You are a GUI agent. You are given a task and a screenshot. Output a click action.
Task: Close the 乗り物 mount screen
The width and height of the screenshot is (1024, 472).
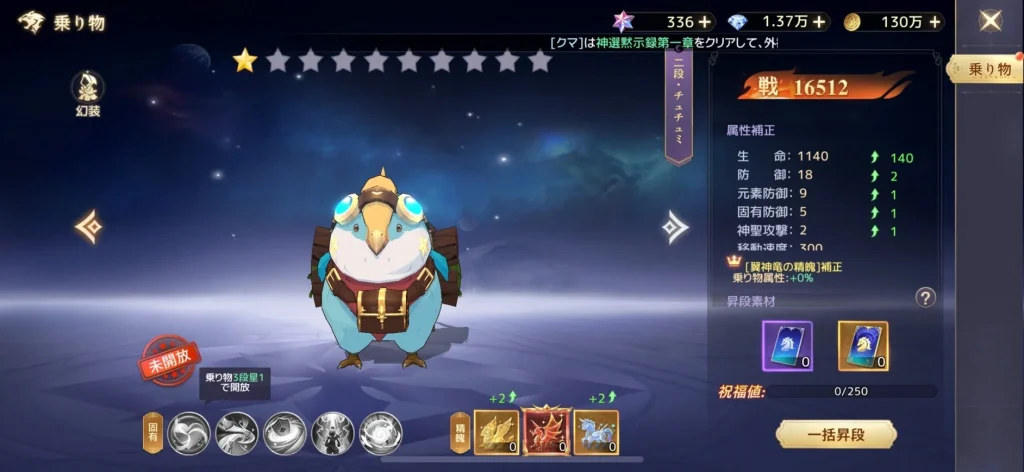point(990,21)
